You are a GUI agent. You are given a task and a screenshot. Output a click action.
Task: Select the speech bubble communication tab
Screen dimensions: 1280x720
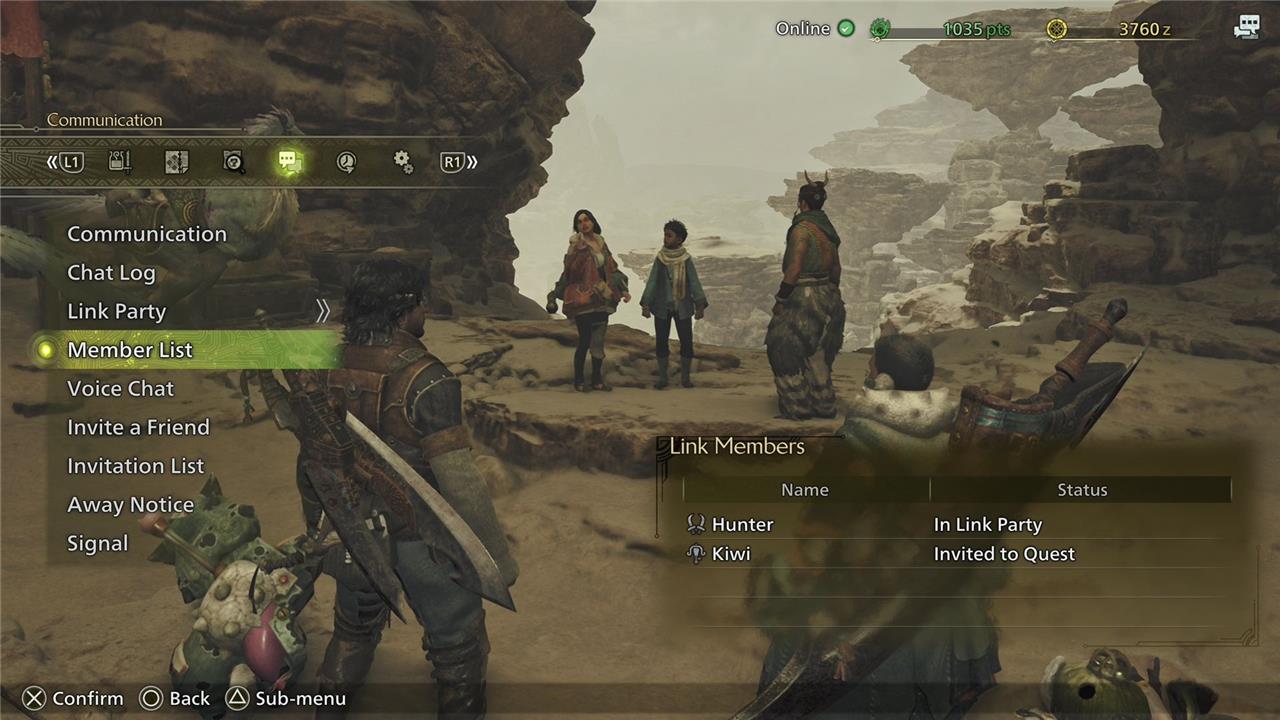pyautogui.click(x=290, y=162)
